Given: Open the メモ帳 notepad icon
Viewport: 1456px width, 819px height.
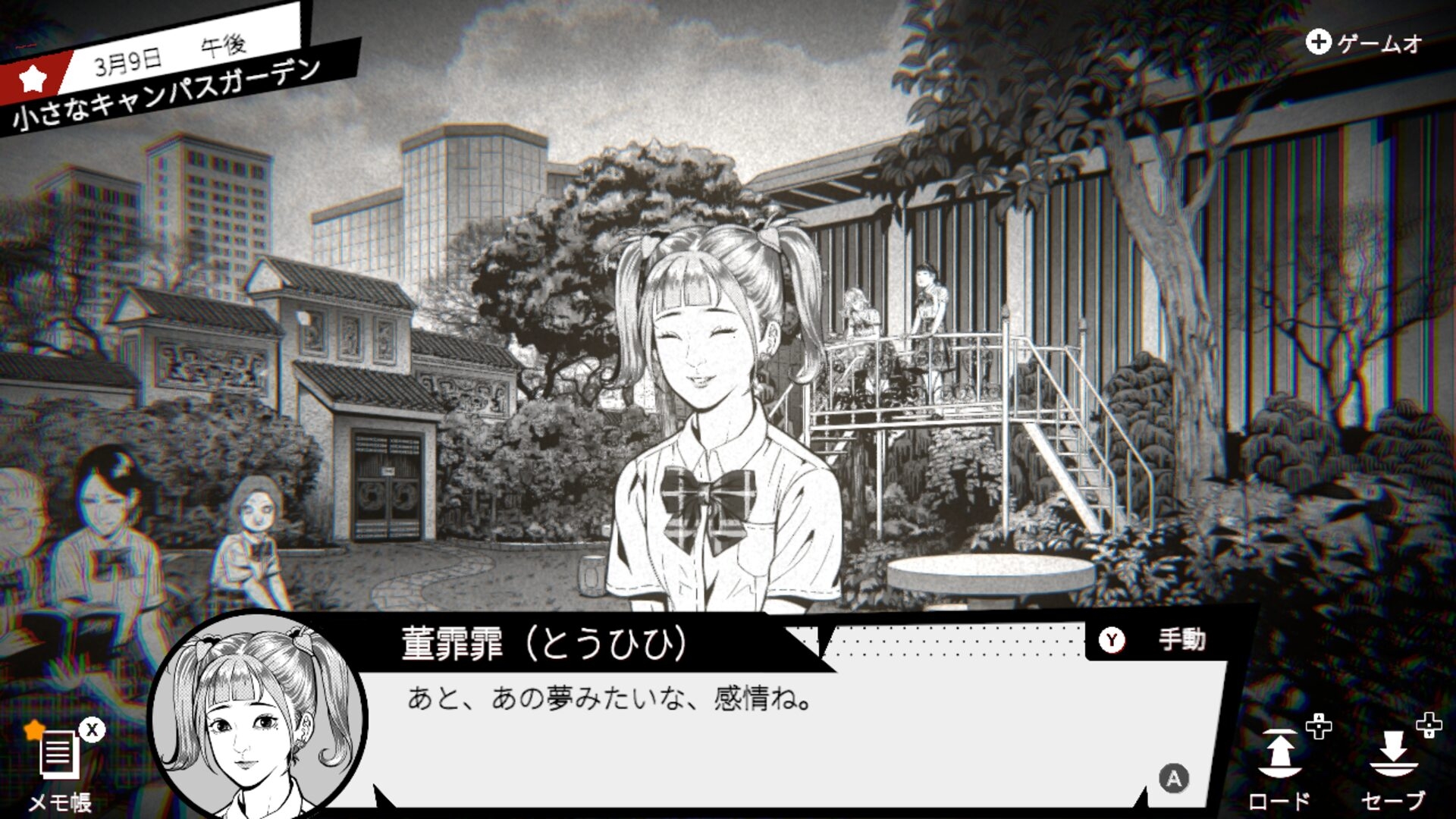Looking at the screenshot, I should pyautogui.click(x=61, y=755).
